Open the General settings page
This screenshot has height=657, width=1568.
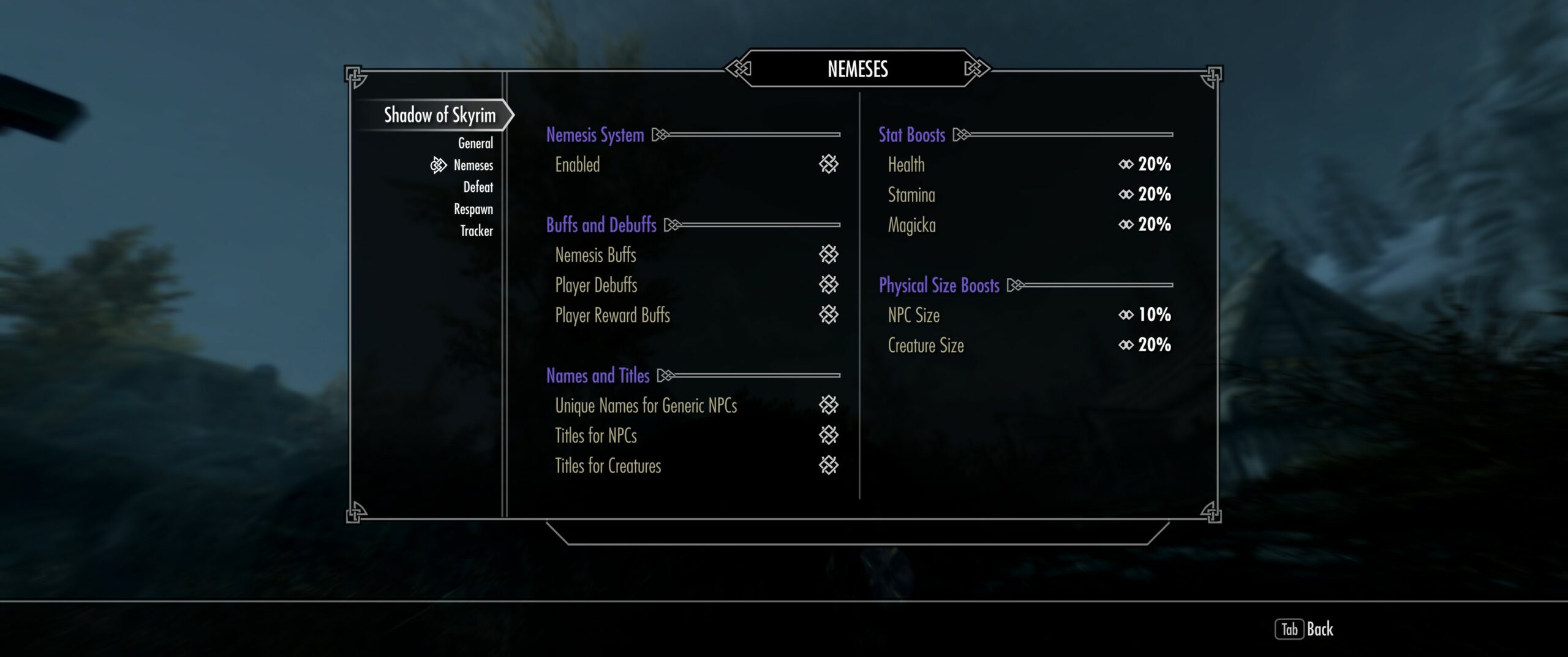(475, 143)
